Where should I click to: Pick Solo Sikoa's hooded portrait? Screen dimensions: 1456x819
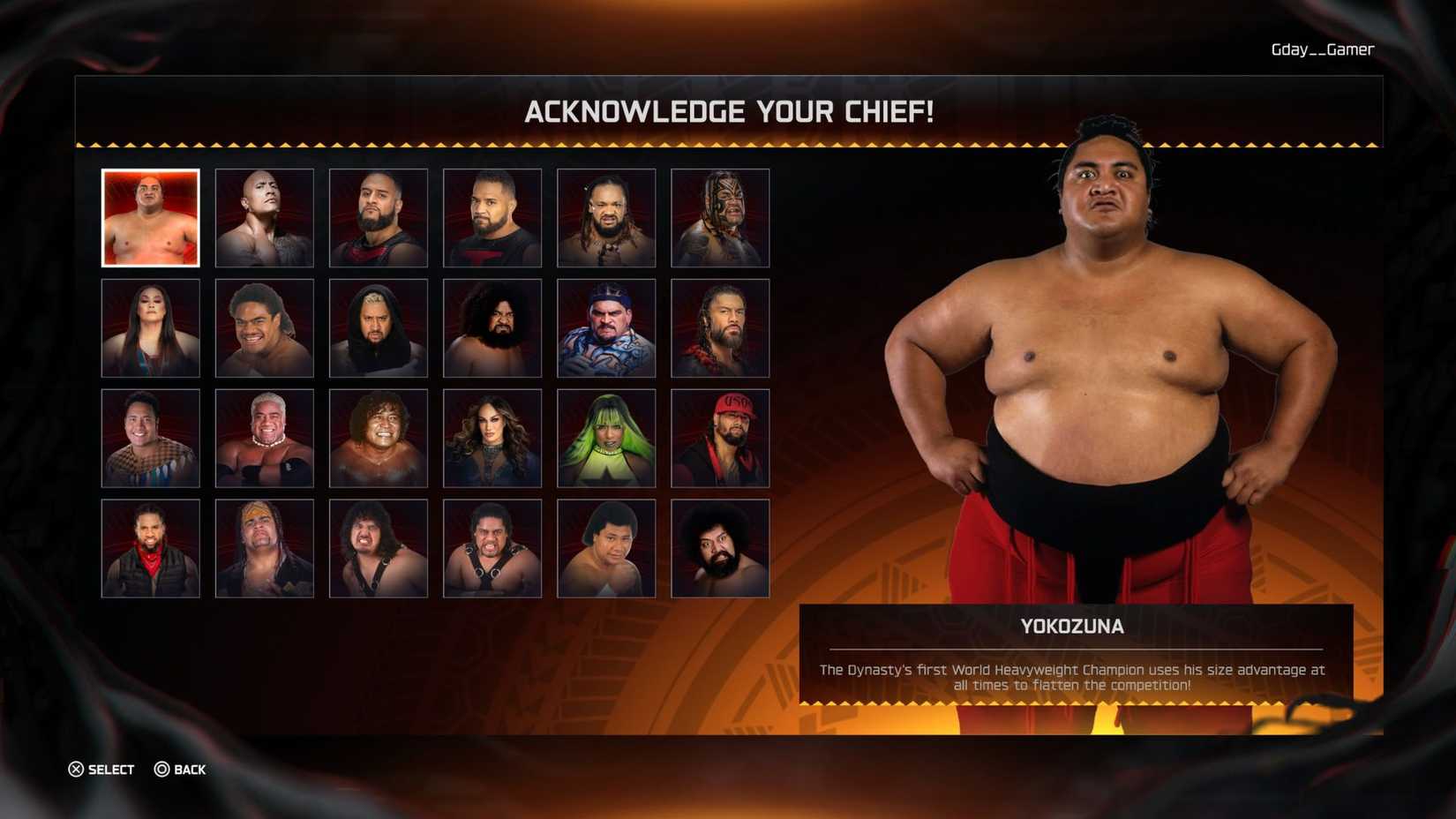click(378, 327)
